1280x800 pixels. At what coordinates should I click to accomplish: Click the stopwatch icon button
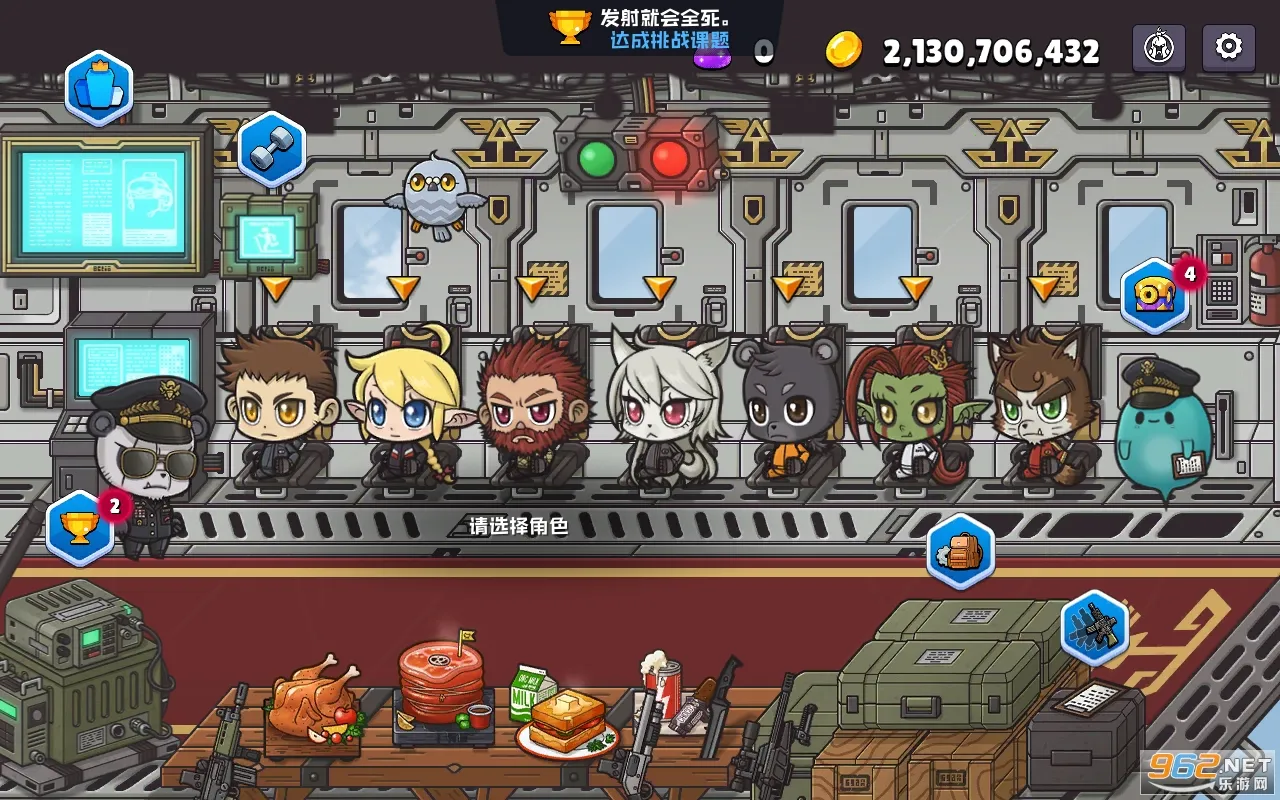tap(1158, 48)
